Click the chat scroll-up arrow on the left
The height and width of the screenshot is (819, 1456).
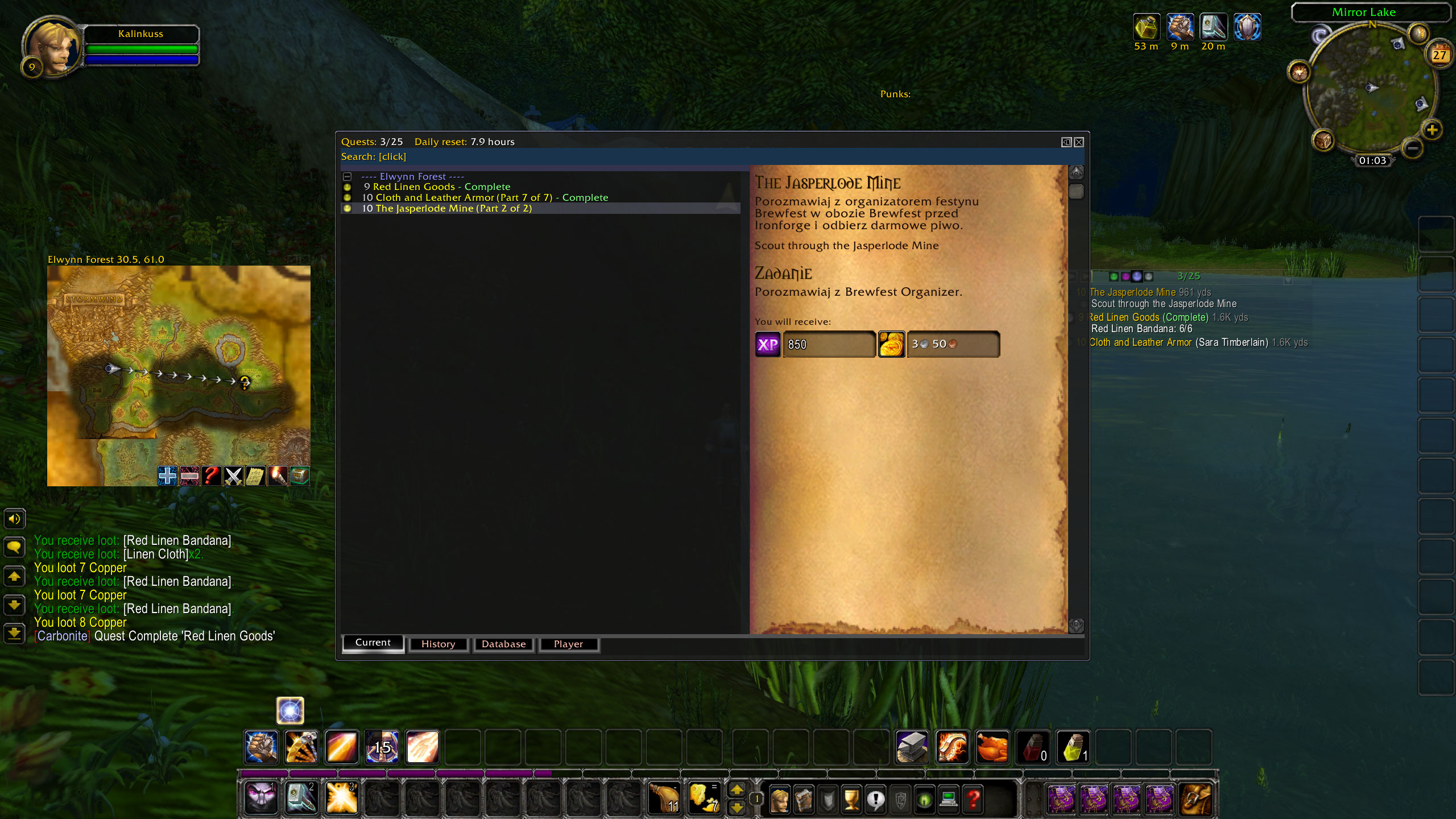tap(15, 577)
